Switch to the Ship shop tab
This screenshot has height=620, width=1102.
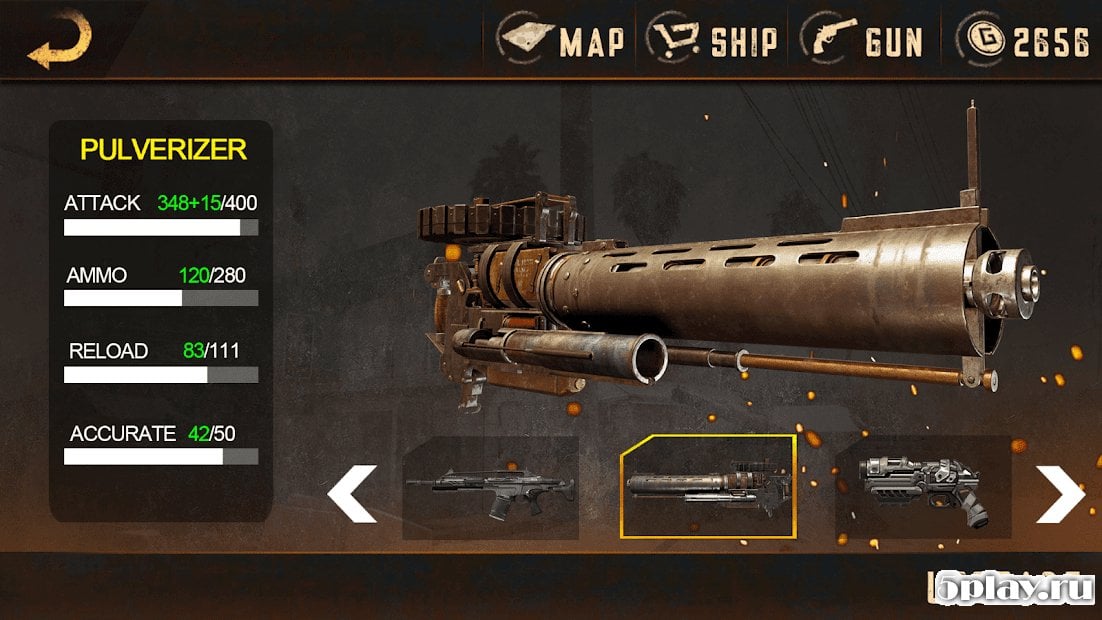click(713, 41)
